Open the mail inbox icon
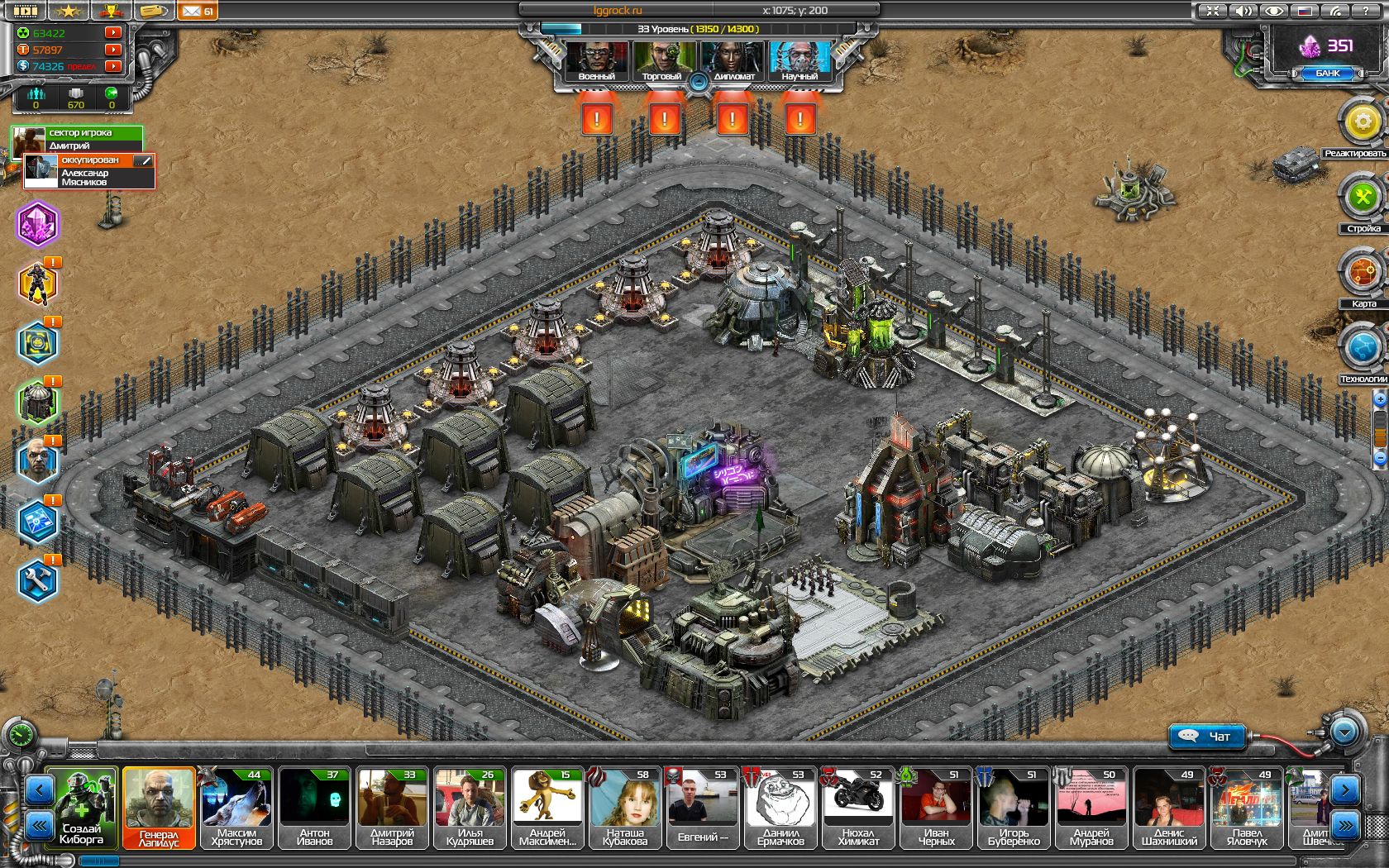This screenshot has width=1389, height=868. click(197, 12)
